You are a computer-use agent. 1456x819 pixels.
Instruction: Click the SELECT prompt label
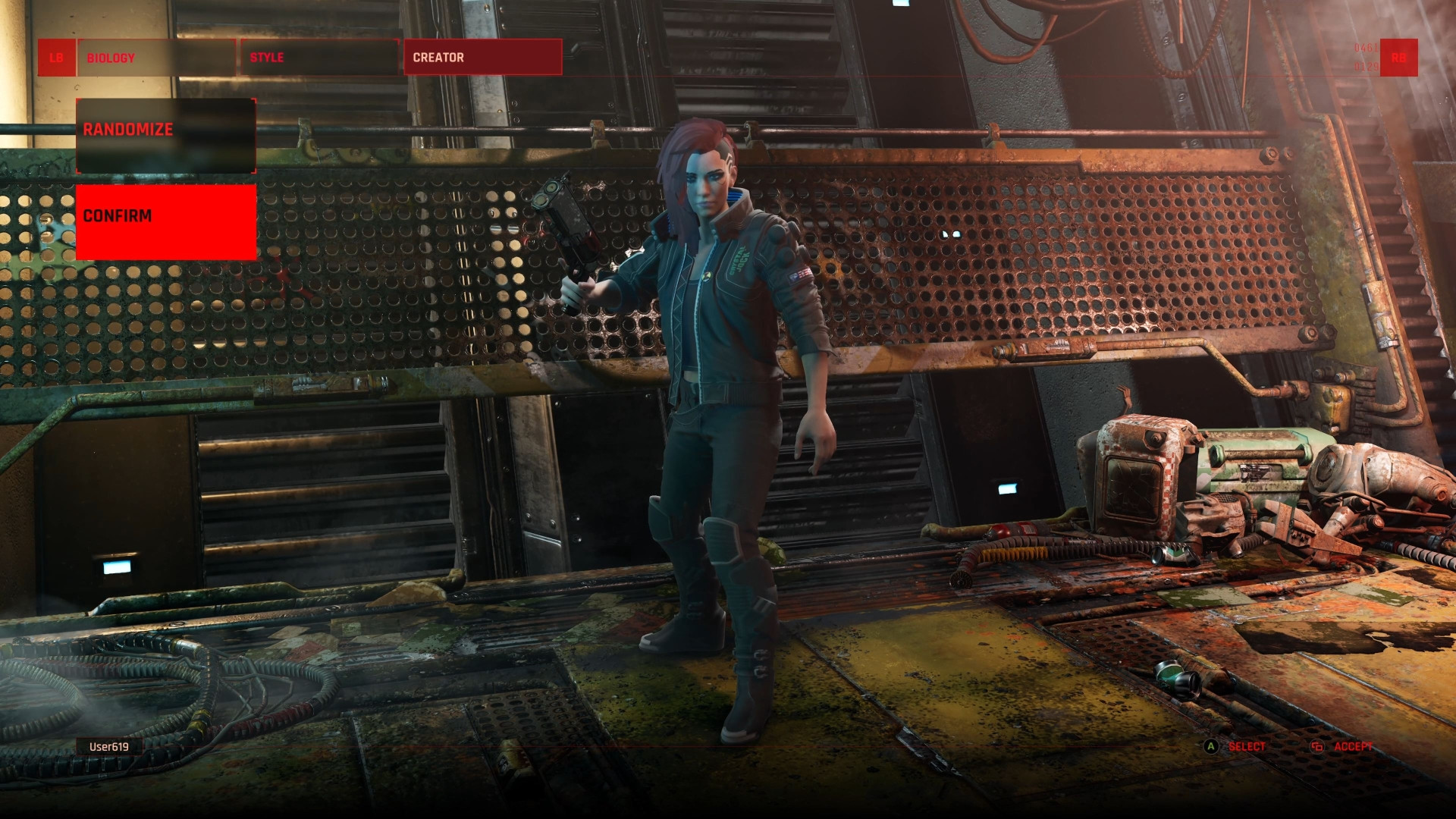coord(1247,747)
